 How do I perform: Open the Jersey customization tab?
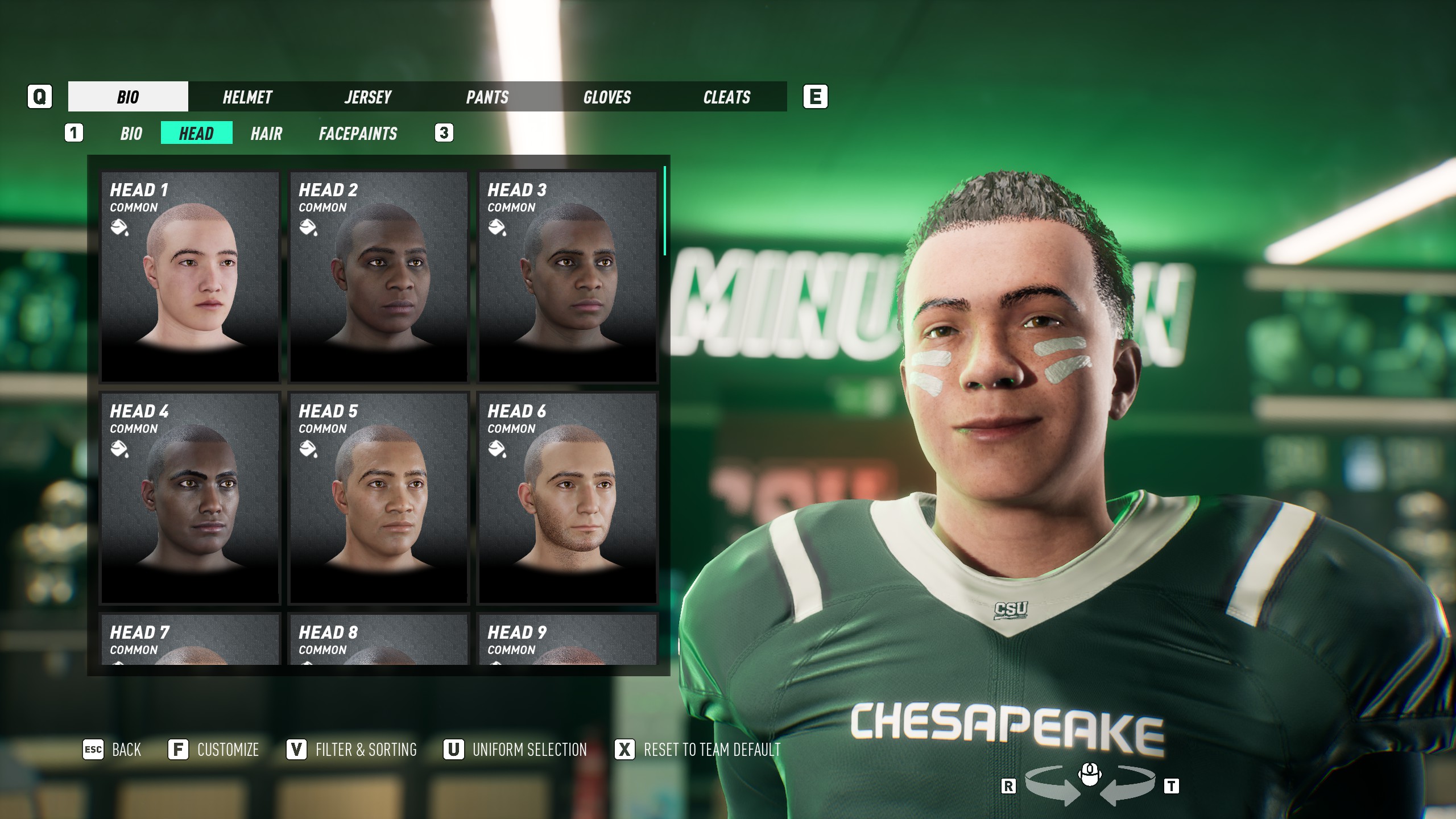[367, 97]
